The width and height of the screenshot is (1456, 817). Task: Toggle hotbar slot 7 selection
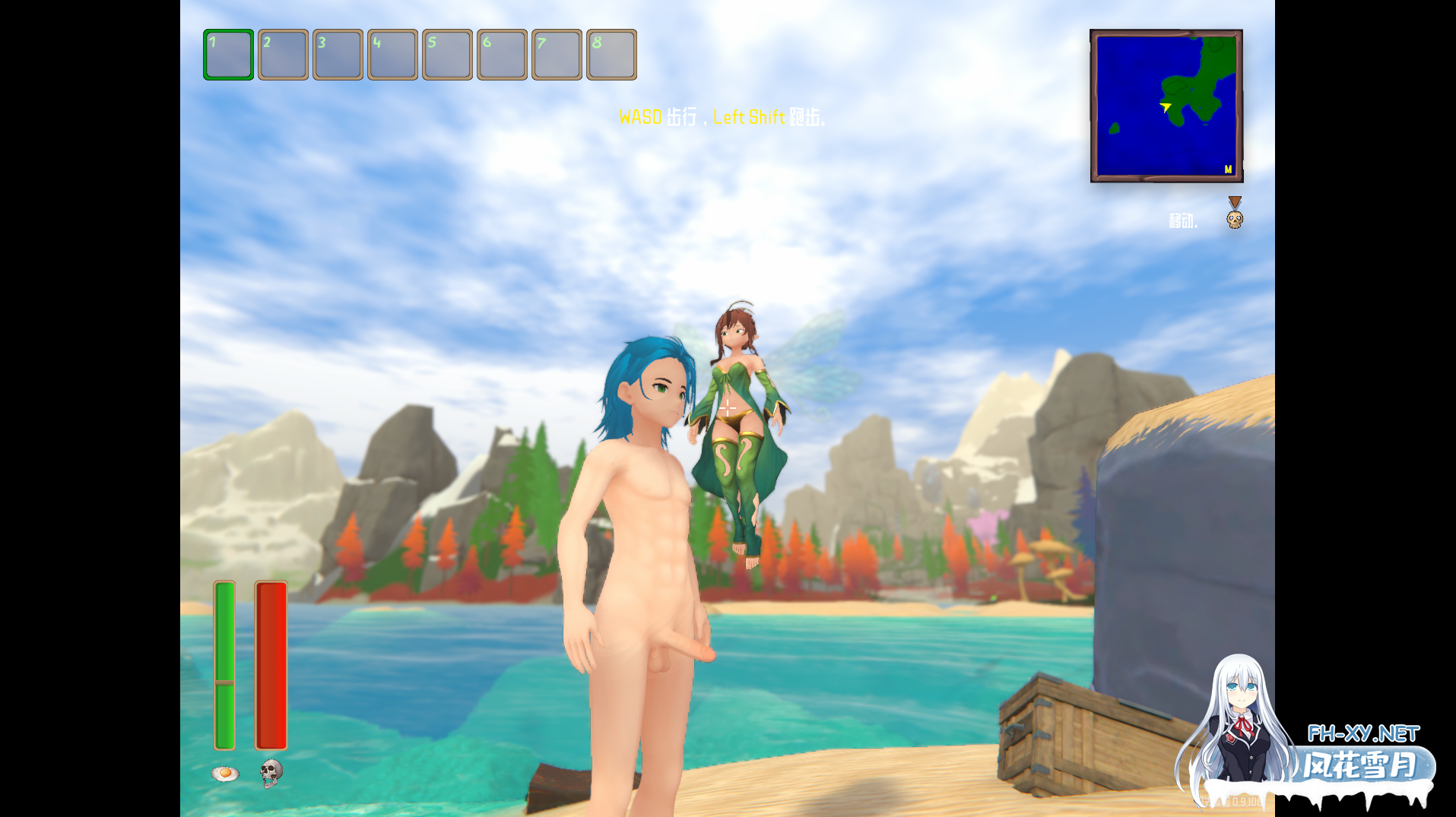tap(557, 54)
